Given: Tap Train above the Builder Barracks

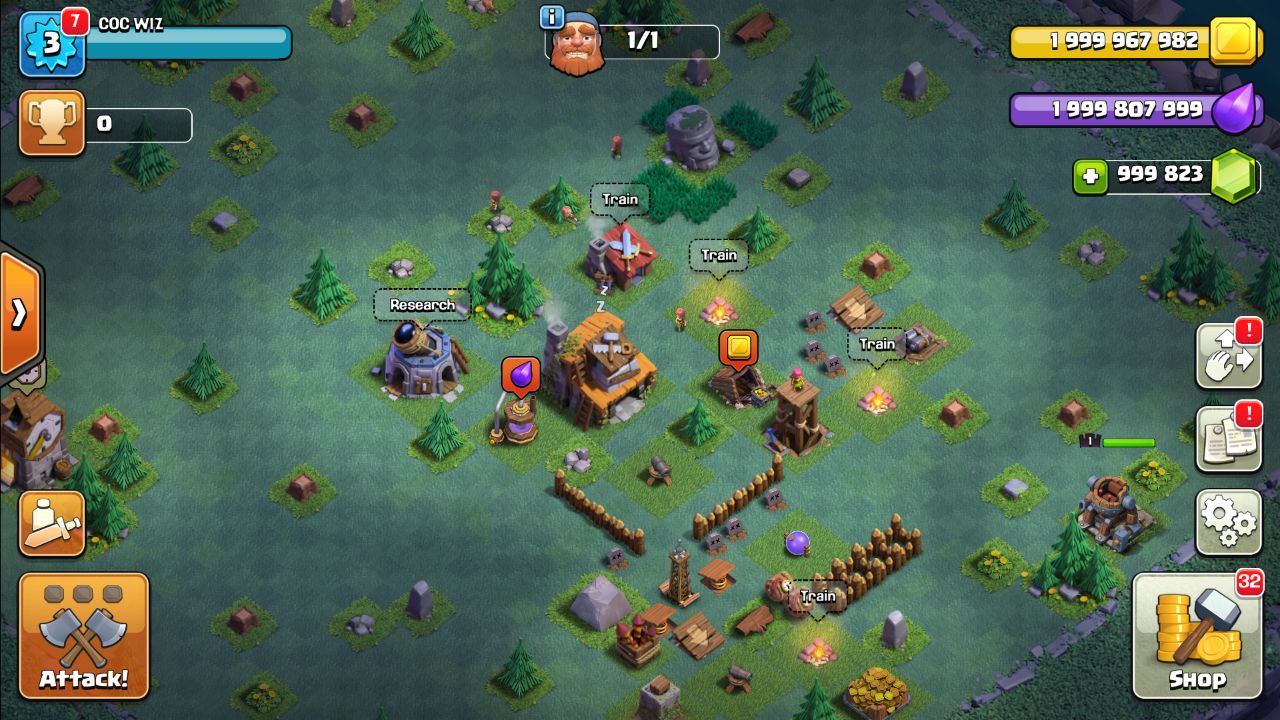Looking at the screenshot, I should (x=620, y=199).
